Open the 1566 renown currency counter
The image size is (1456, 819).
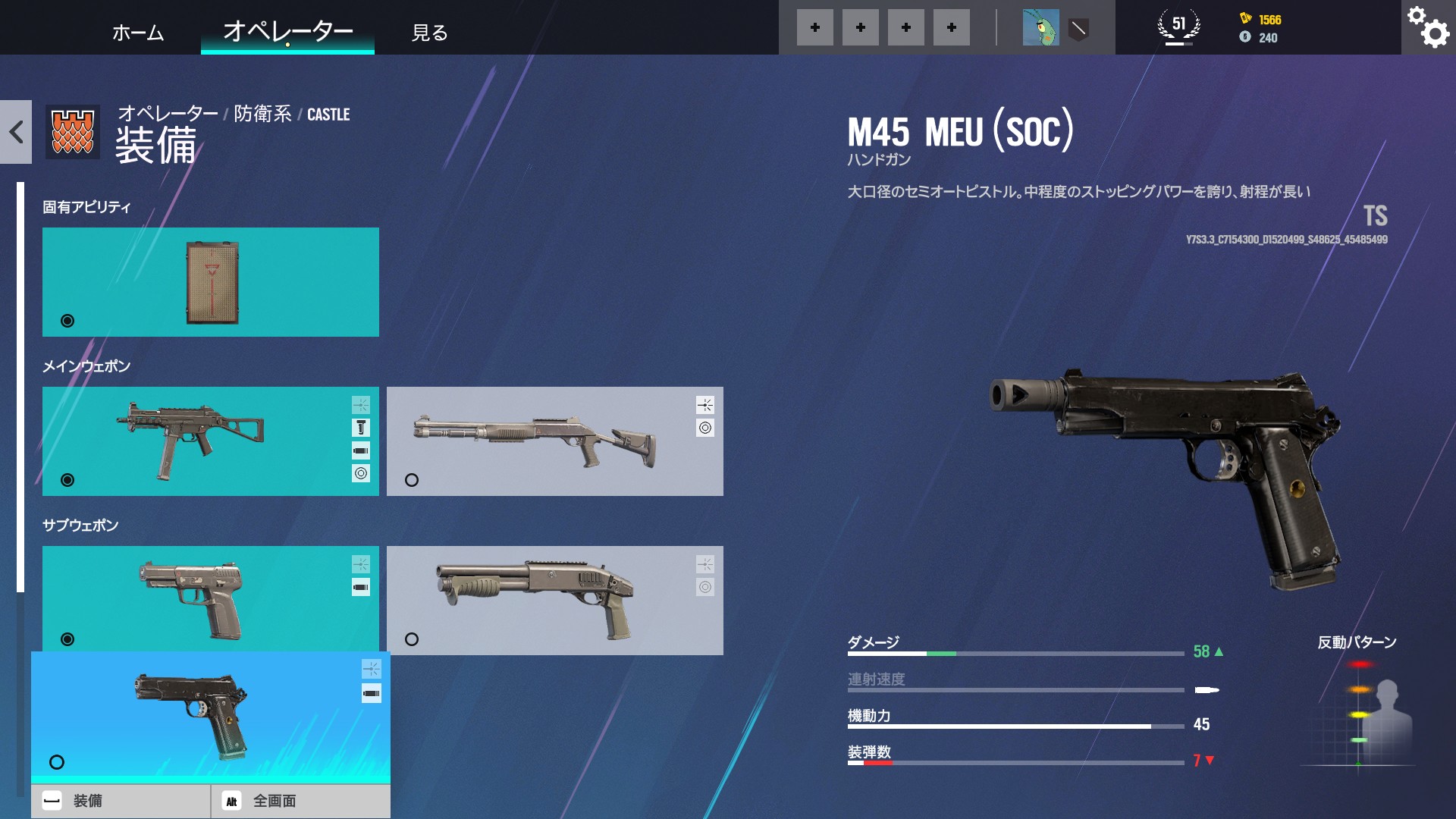(1260, 20)
